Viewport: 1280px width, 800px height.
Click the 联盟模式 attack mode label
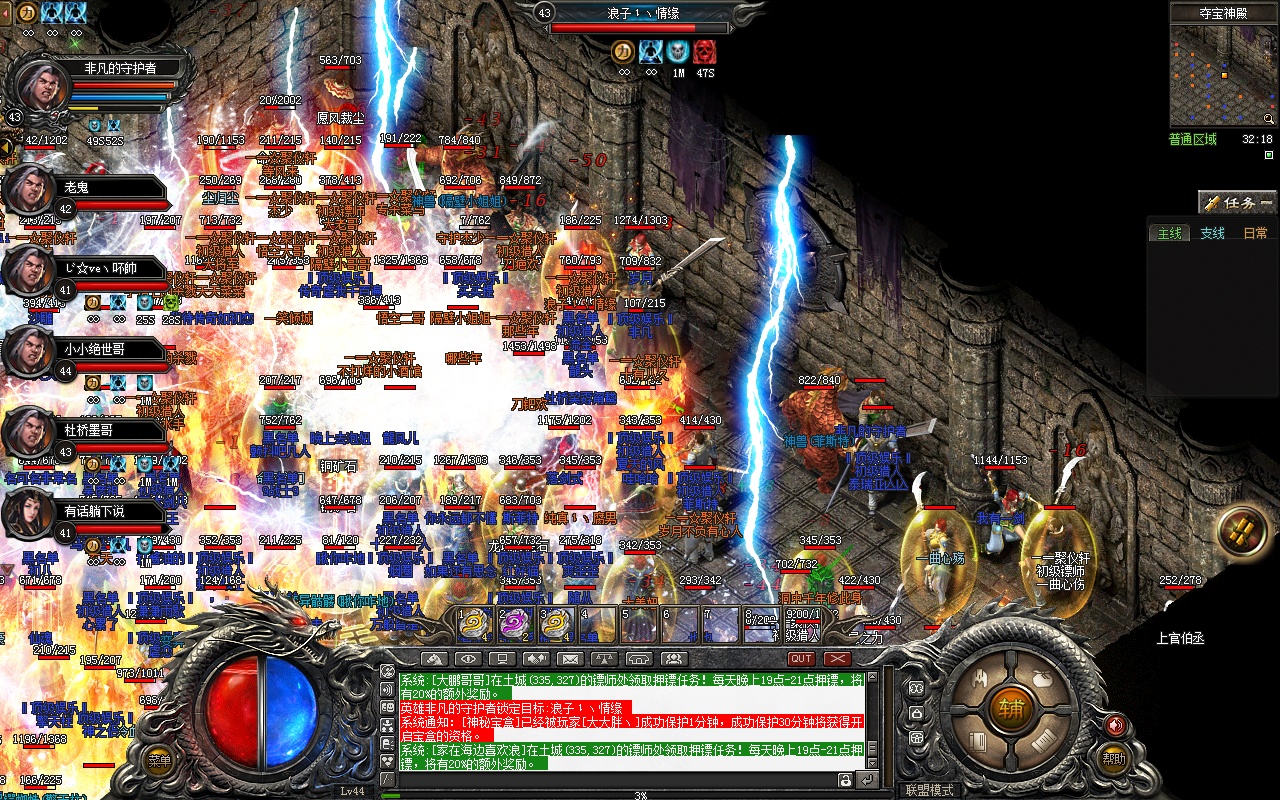click(929, 790)
